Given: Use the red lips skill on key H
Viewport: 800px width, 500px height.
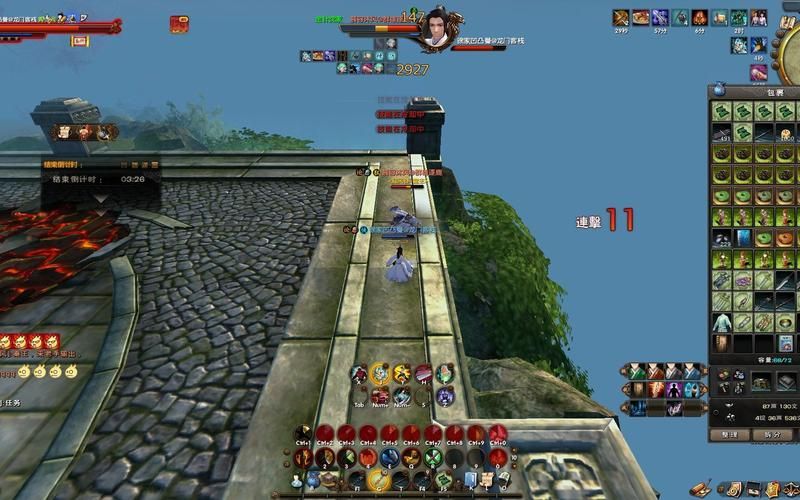Looking at the screenshot, I should click(423, 374).
